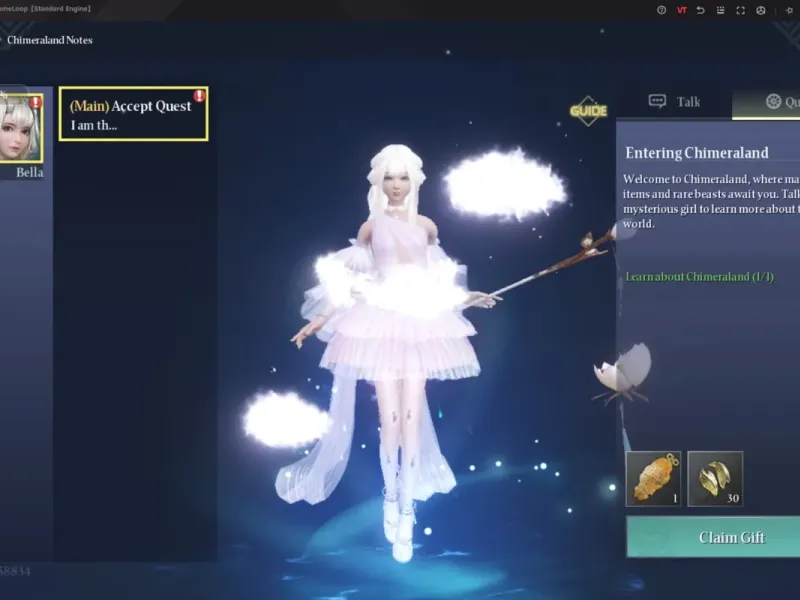Image resolution: width=800 pixels, height=600 pixels.
Task: Claim the quest gift reward
Action: pos(713,537)
